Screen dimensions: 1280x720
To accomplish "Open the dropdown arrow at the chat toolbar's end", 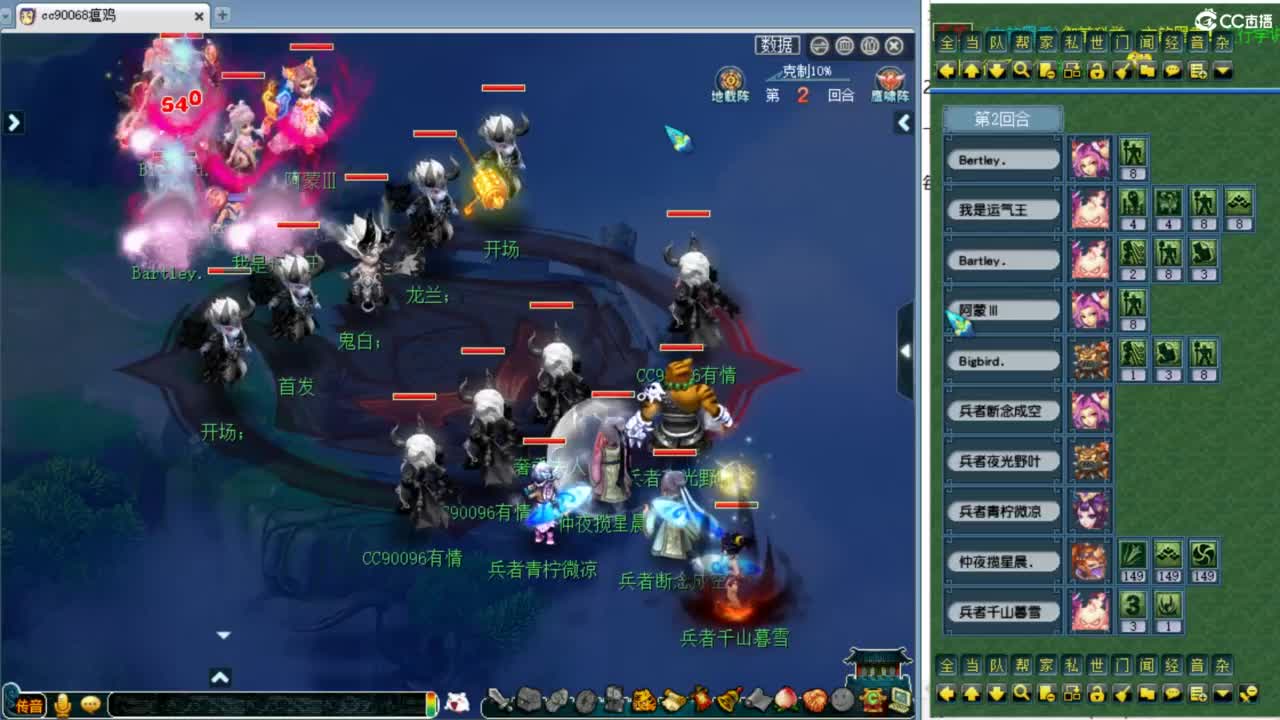I will [x=1222, y=70].
